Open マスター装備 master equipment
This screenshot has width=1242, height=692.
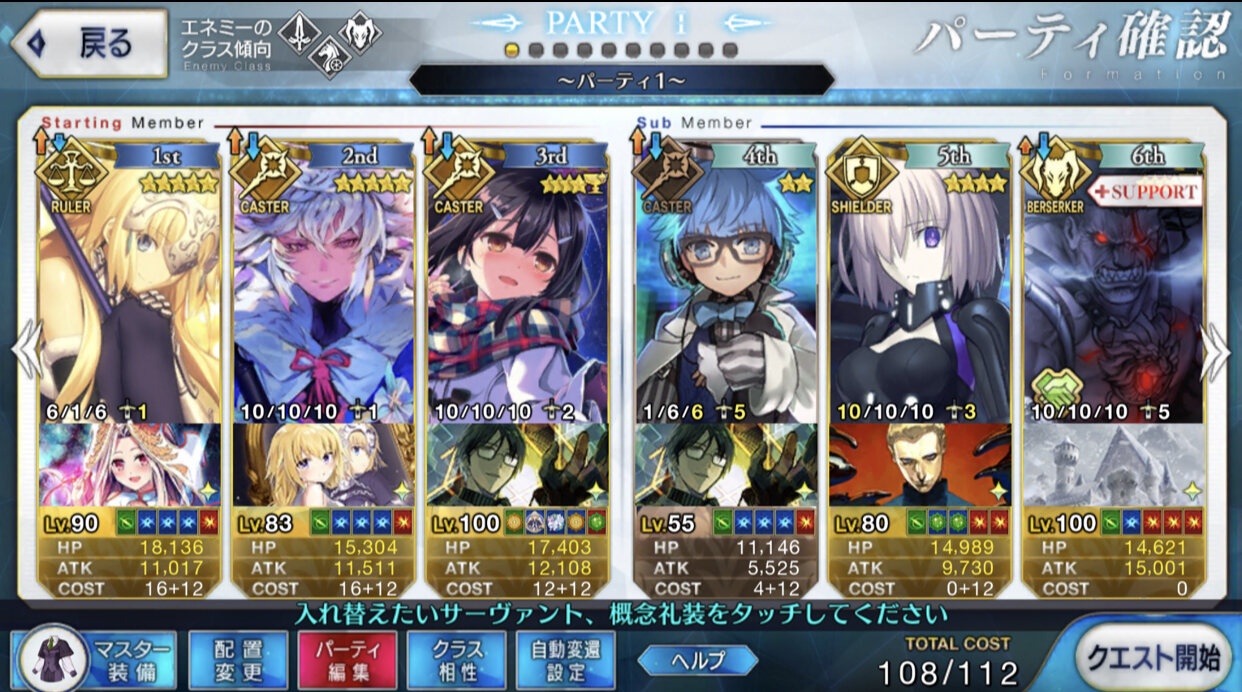(x=96, y=660)
